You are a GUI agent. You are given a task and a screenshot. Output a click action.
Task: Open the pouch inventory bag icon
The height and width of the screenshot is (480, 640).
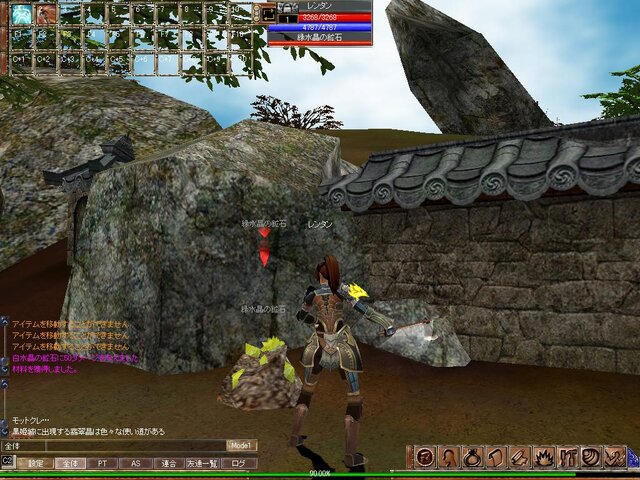coord(472,457)
